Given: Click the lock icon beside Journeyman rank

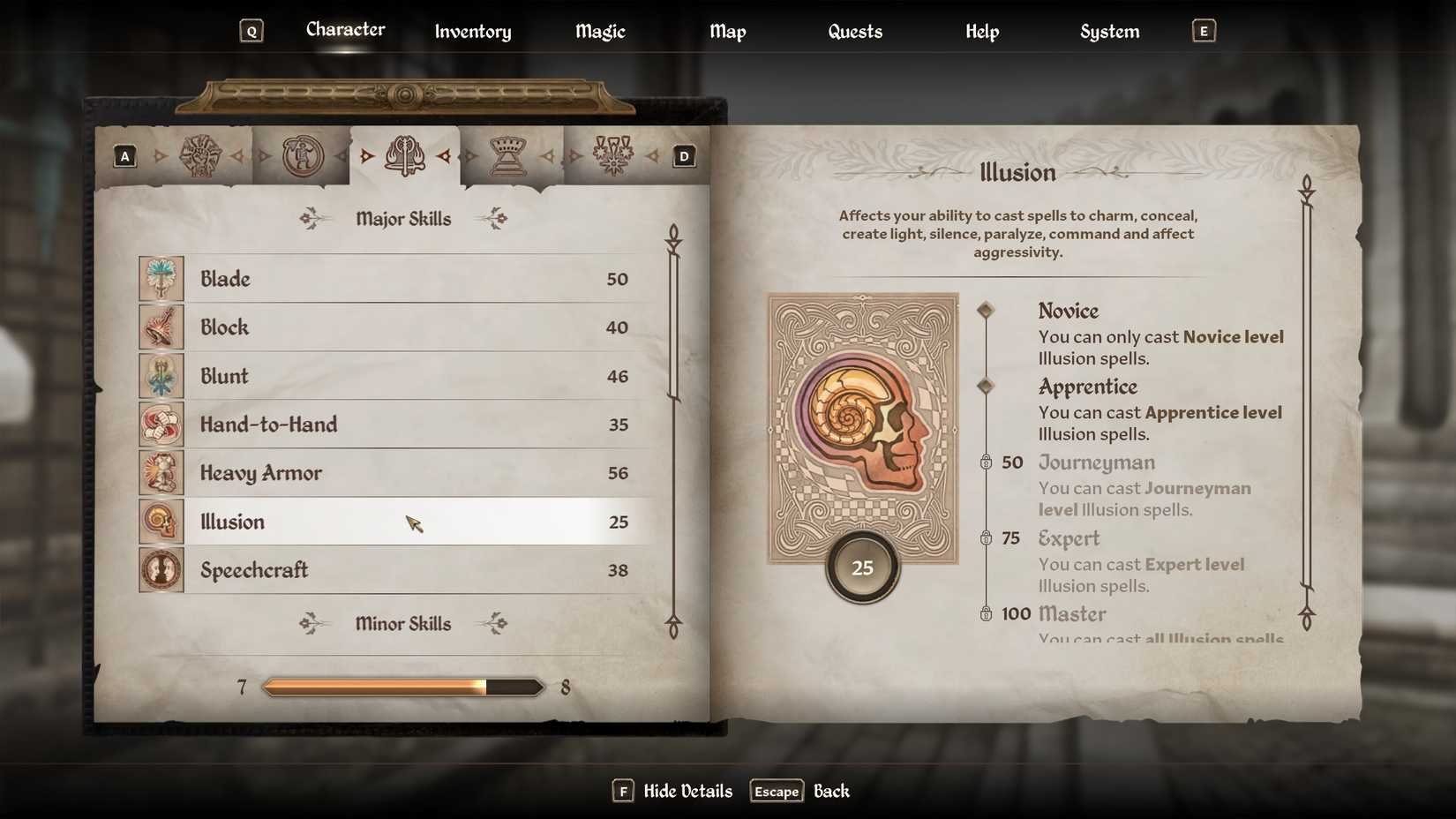Looking at the screenshot, I should point(987,462).
